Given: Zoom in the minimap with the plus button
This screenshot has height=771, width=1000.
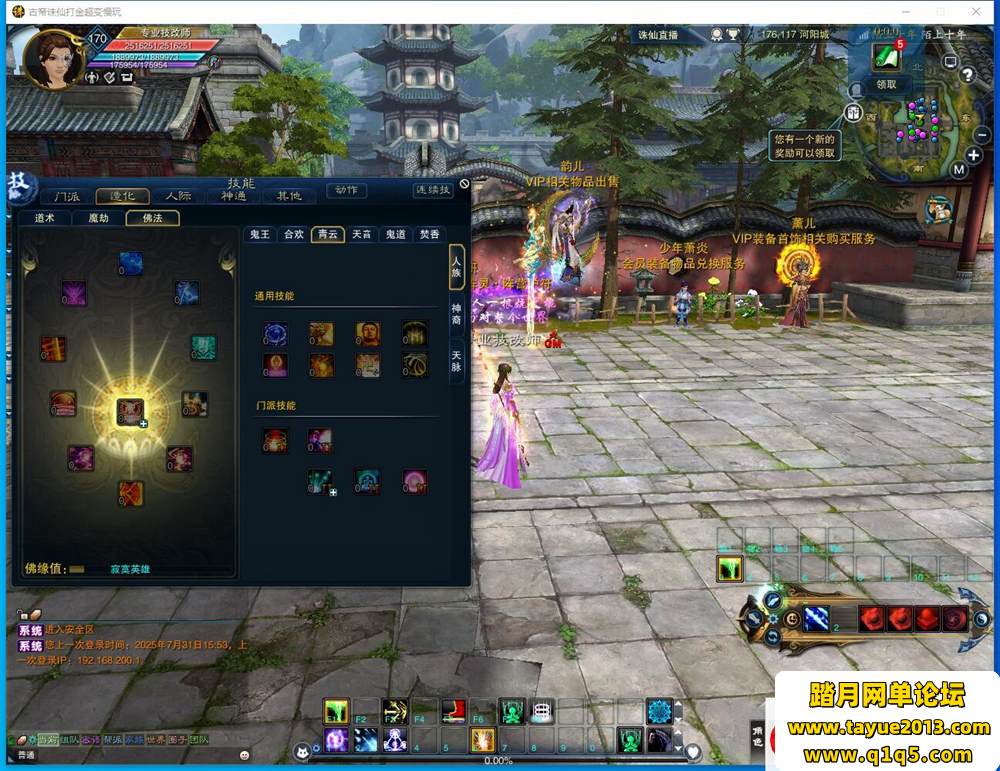Looking at the screenshot, I should pos(973,155).
